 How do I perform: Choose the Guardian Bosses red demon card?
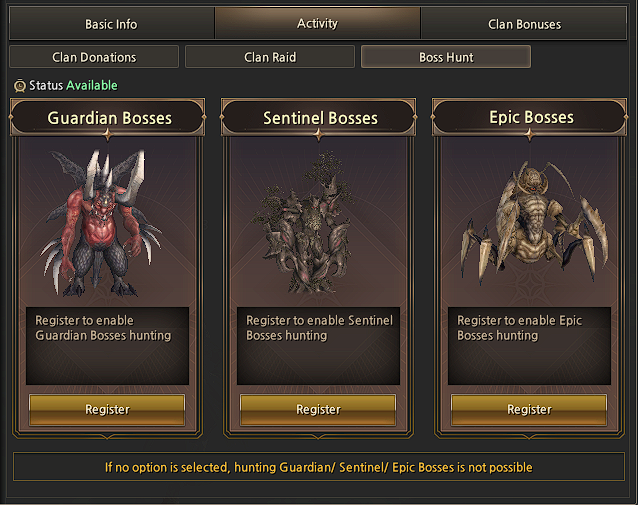click(107, 225)
